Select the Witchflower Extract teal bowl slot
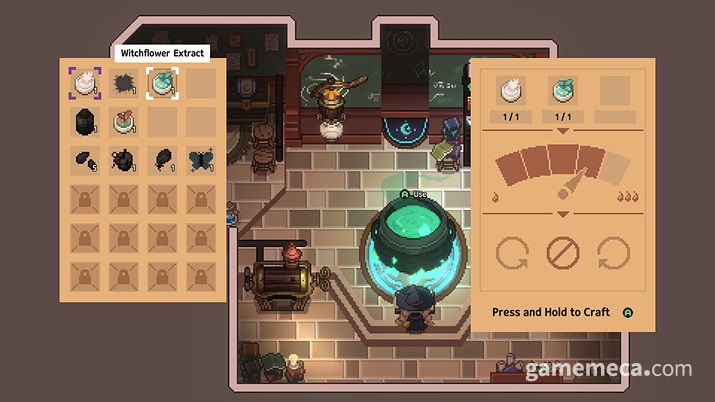Image resolution: width=715 pixels, height=402 pixels. (x=162, y=84)
